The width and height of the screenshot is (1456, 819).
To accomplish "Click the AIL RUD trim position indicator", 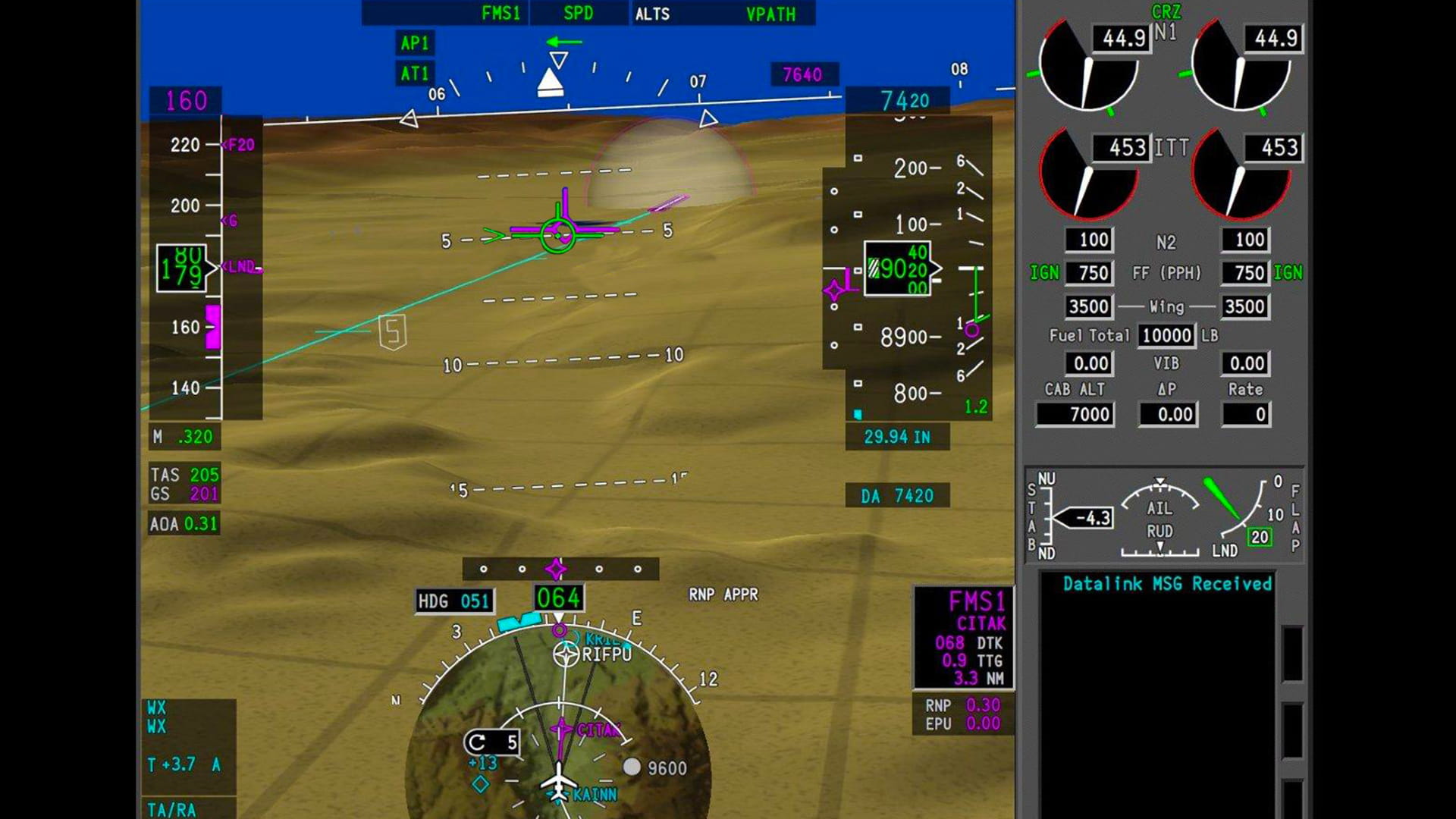I will 1159,516.
